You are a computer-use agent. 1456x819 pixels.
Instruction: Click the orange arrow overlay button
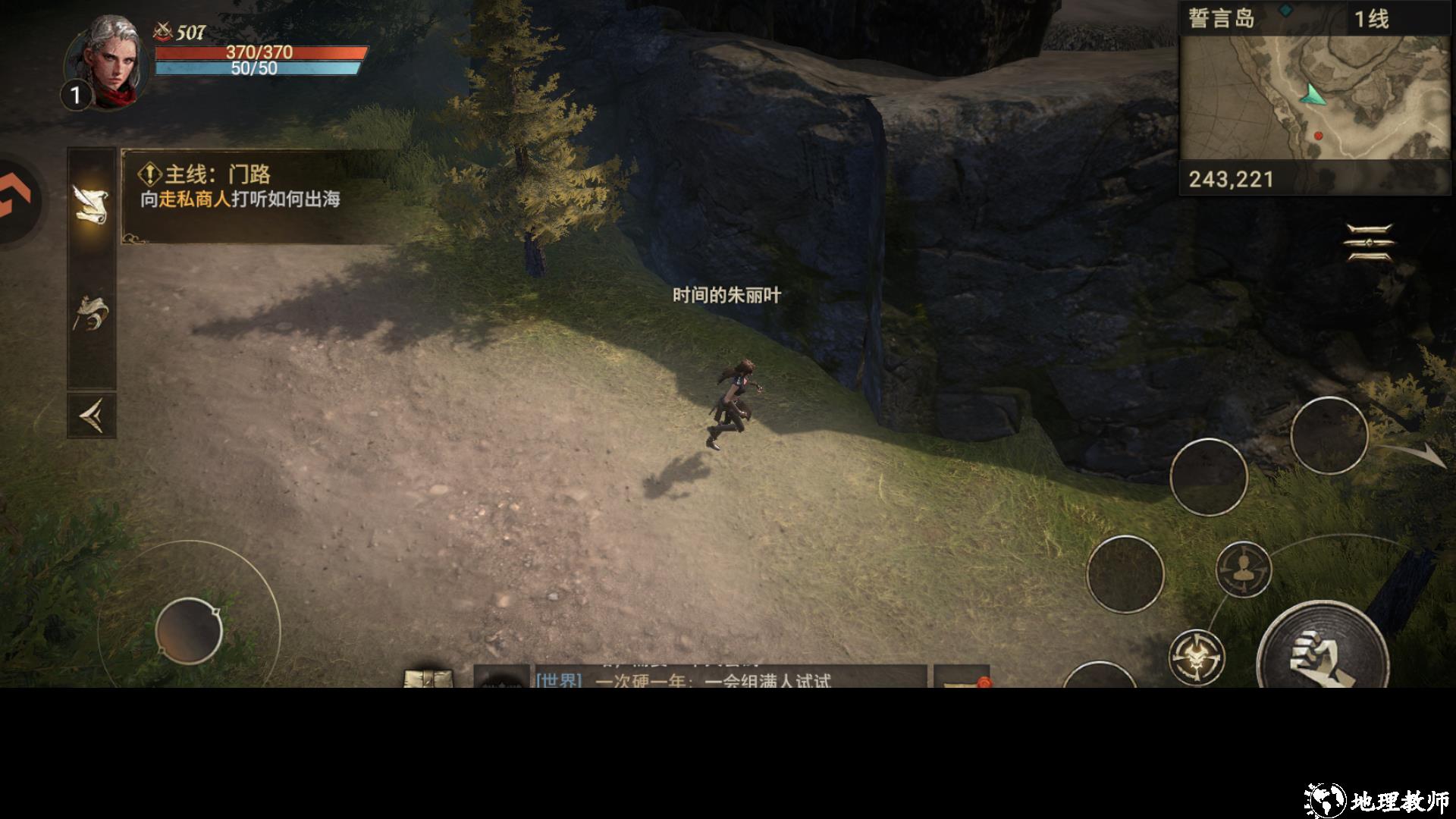17,200
